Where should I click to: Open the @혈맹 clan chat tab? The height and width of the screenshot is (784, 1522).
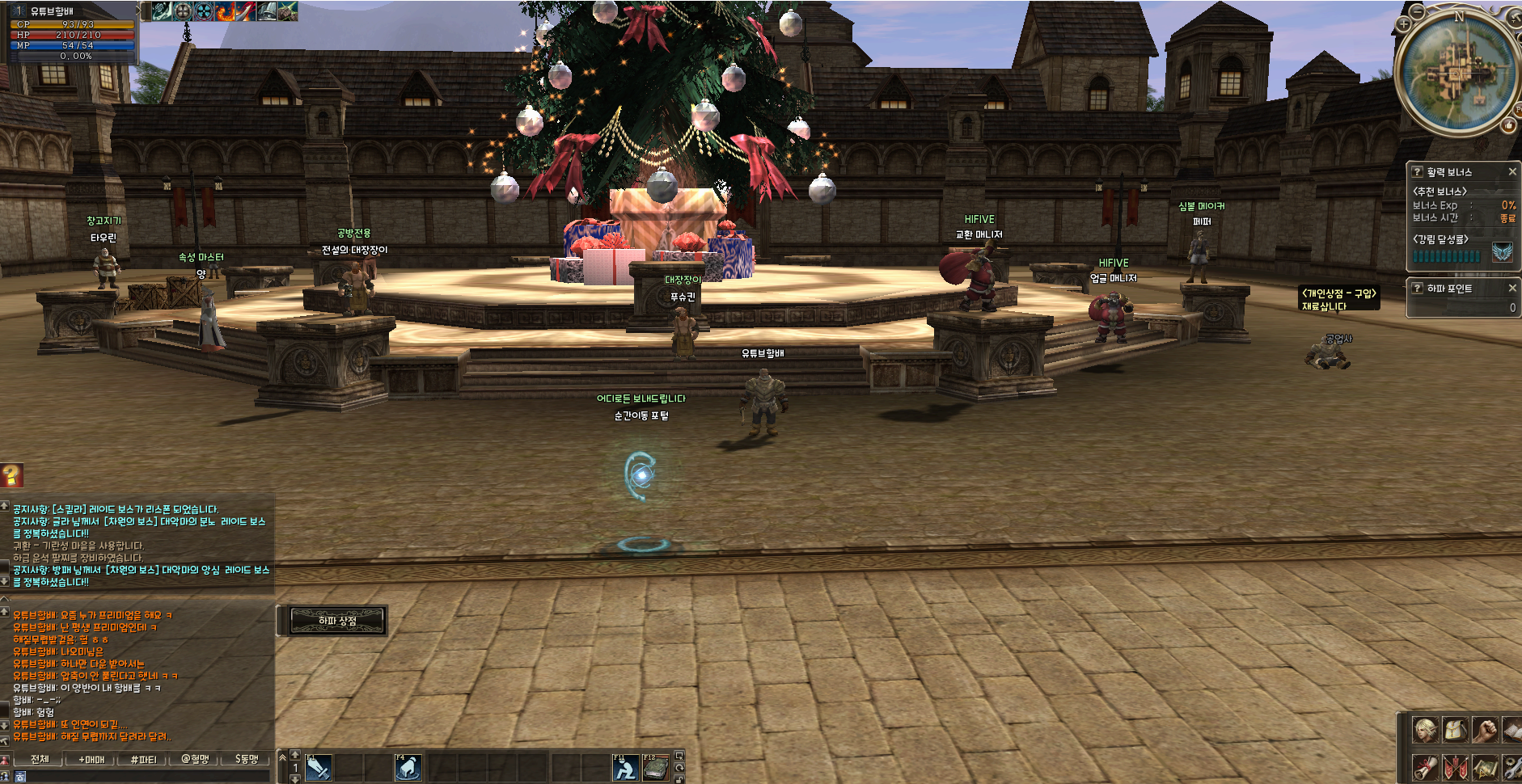(x=195, y=759)
